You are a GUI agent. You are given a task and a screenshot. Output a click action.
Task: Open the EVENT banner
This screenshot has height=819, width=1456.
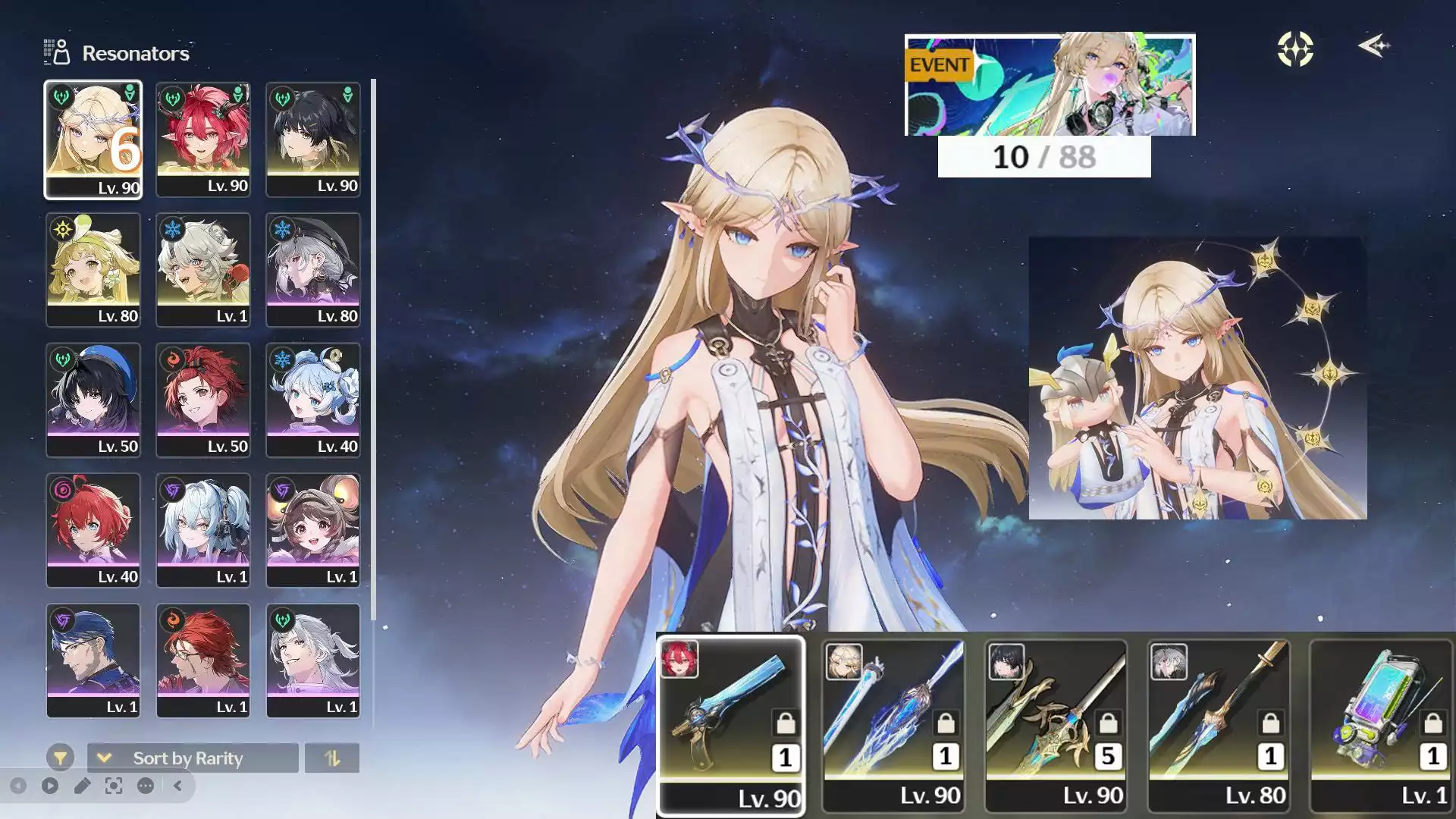pyautogui.click(x=1050, y=85)
